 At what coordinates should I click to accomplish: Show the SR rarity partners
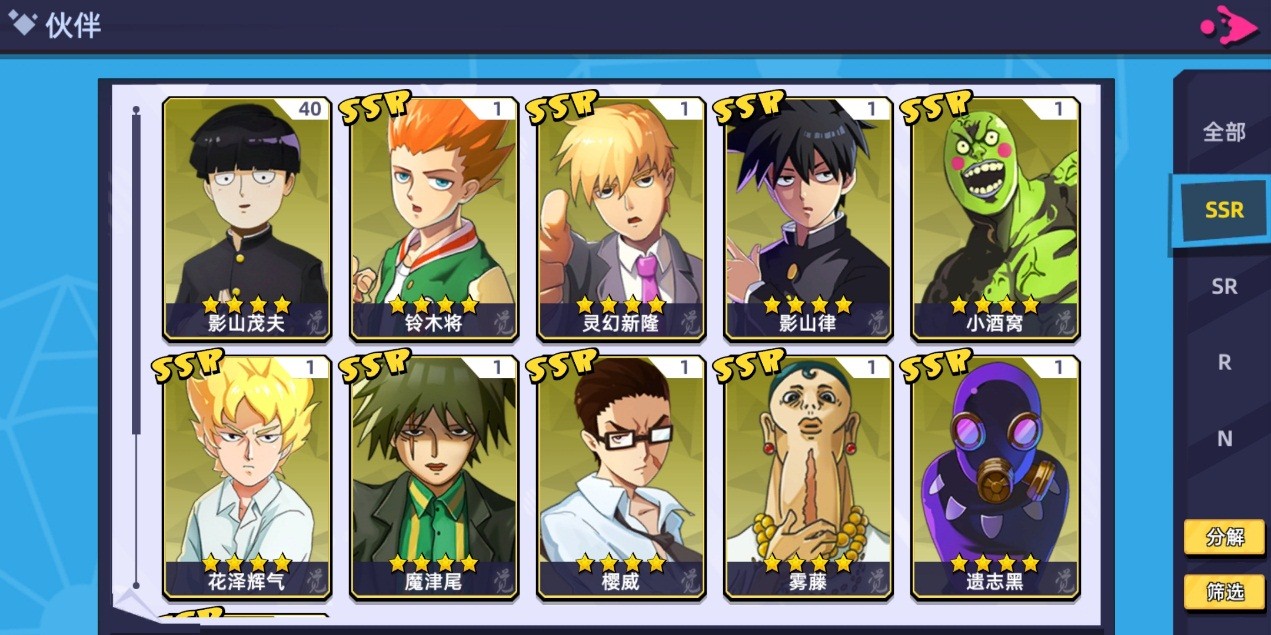point(1224,287)
